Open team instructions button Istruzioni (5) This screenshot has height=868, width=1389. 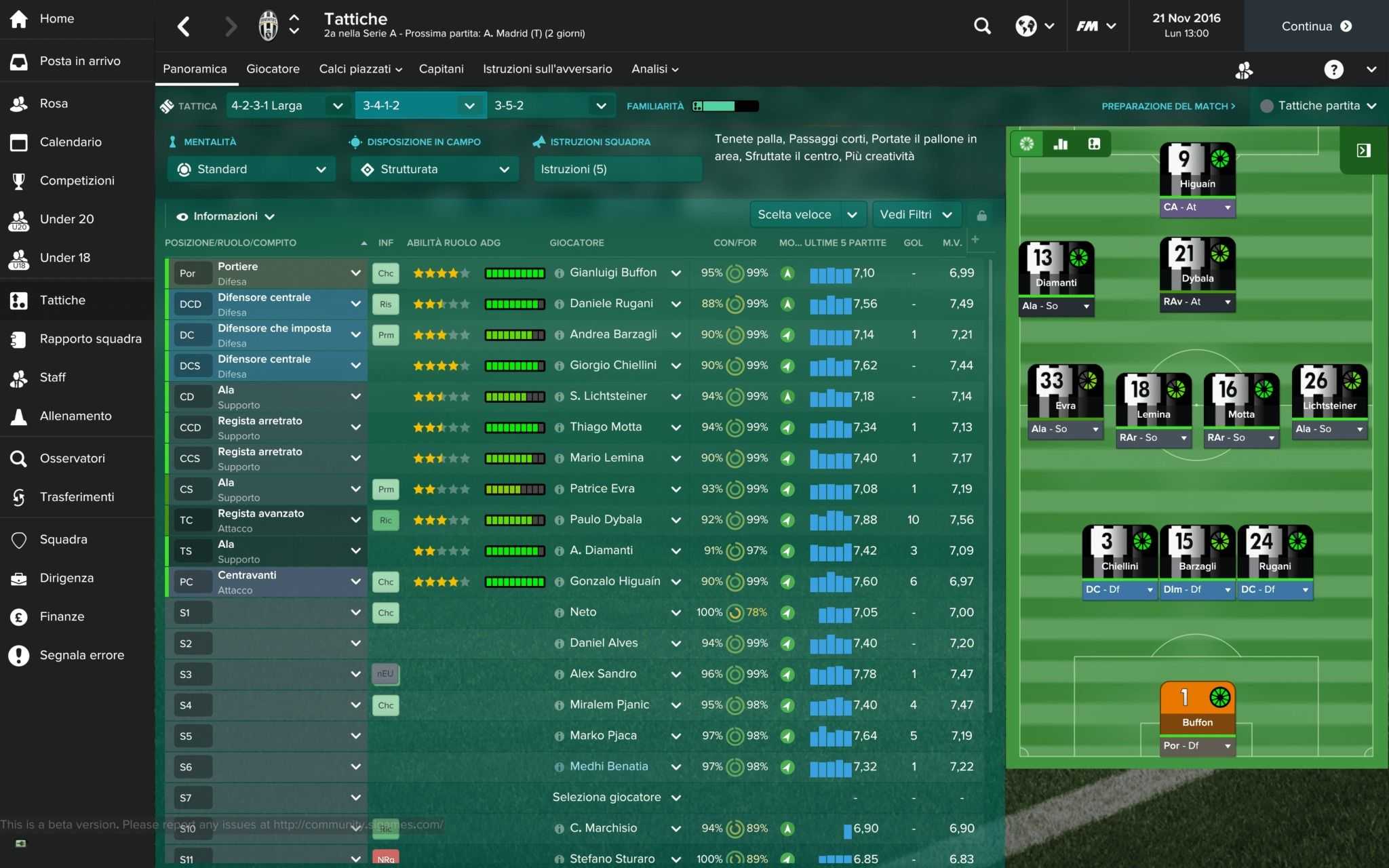(x=617, y=170)
